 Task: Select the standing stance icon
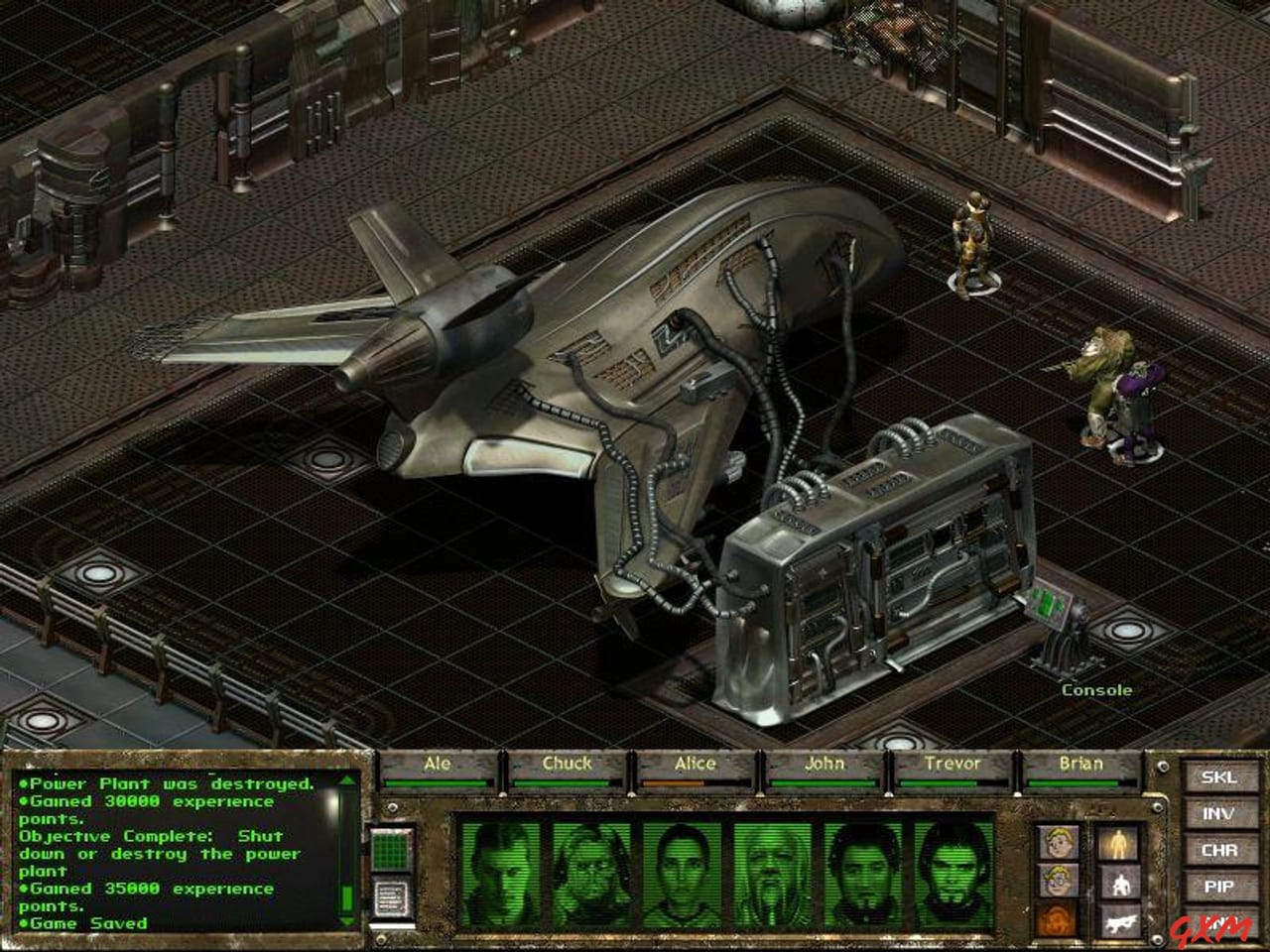click(1121, 843)
